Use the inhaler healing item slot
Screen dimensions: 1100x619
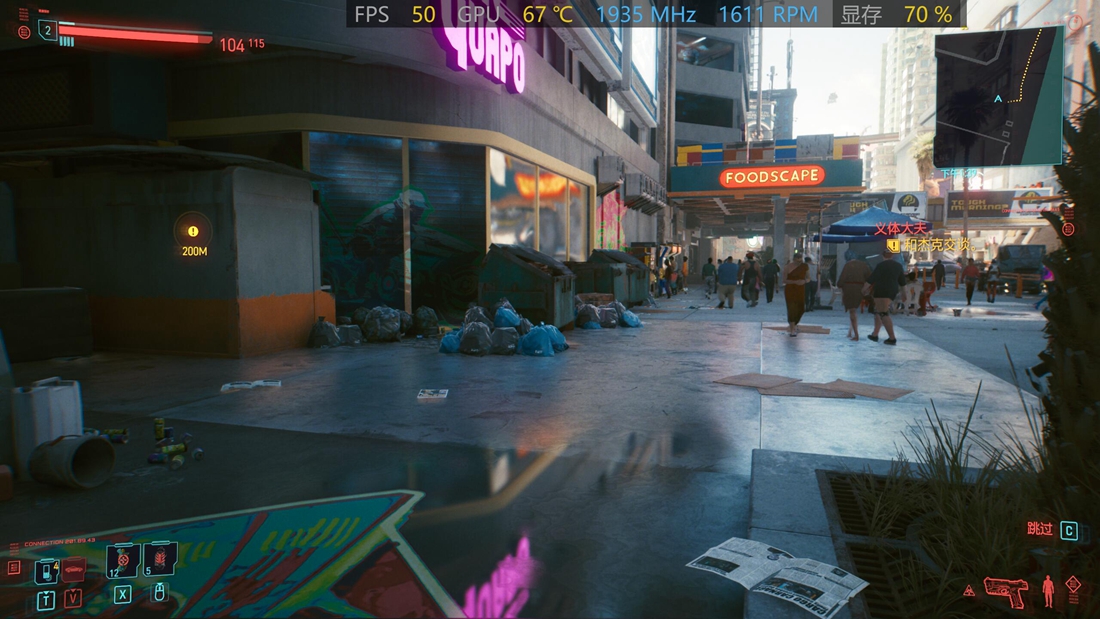click(x=123, y=561)
